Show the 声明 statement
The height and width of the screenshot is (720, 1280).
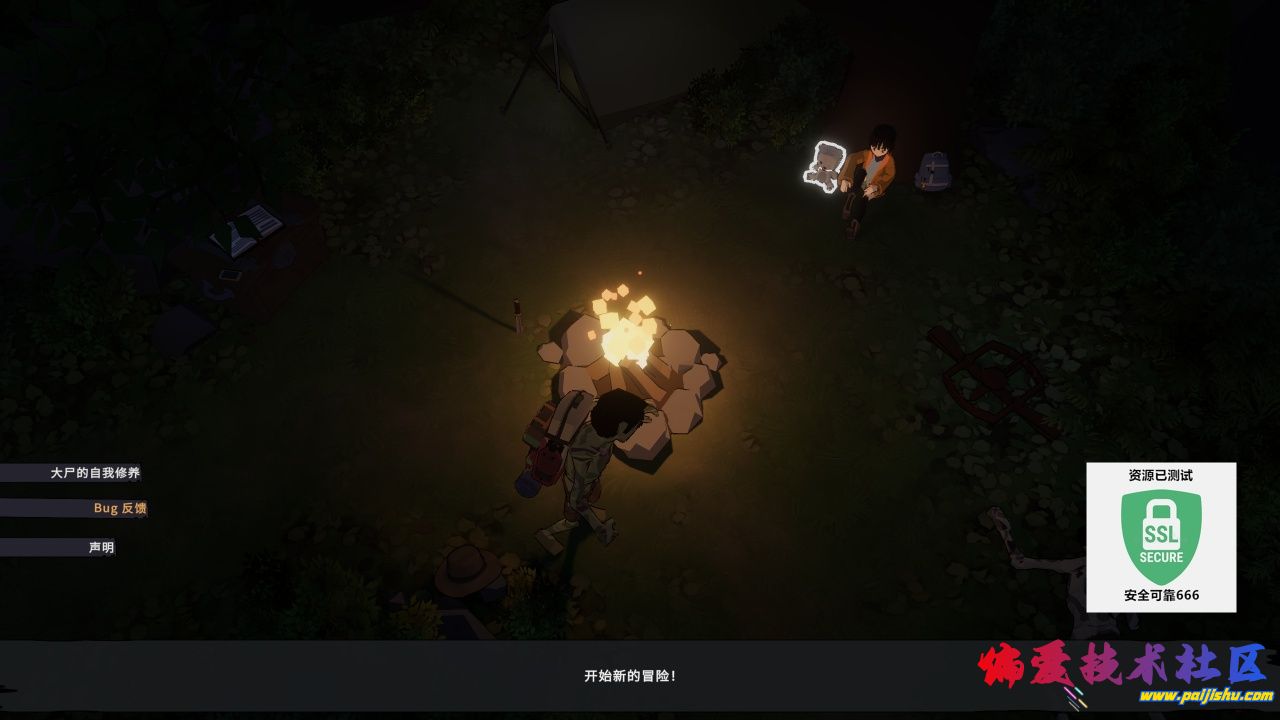tap(101, 548)
